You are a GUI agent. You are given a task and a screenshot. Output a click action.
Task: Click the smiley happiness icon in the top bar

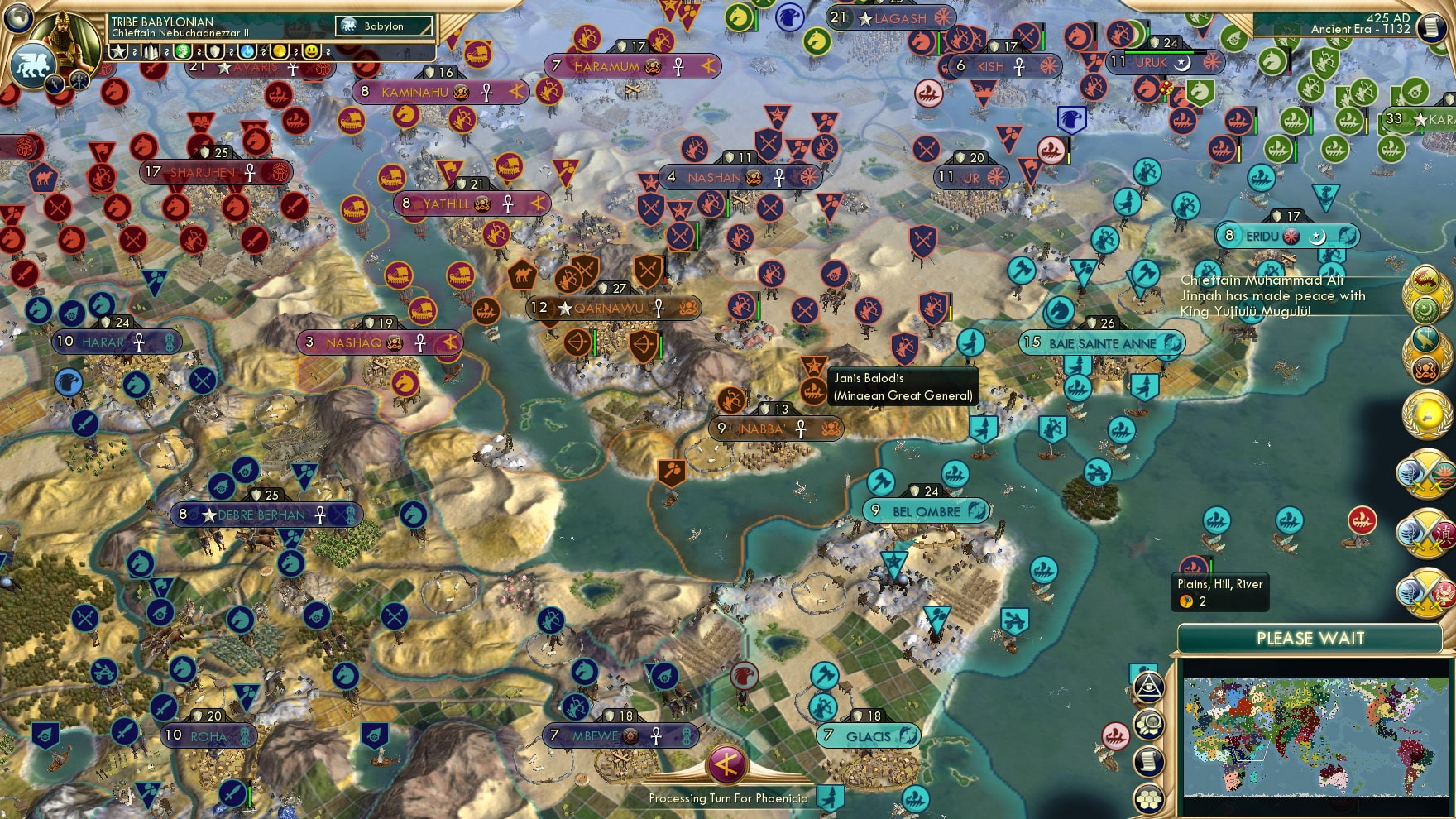coord(311,52)
